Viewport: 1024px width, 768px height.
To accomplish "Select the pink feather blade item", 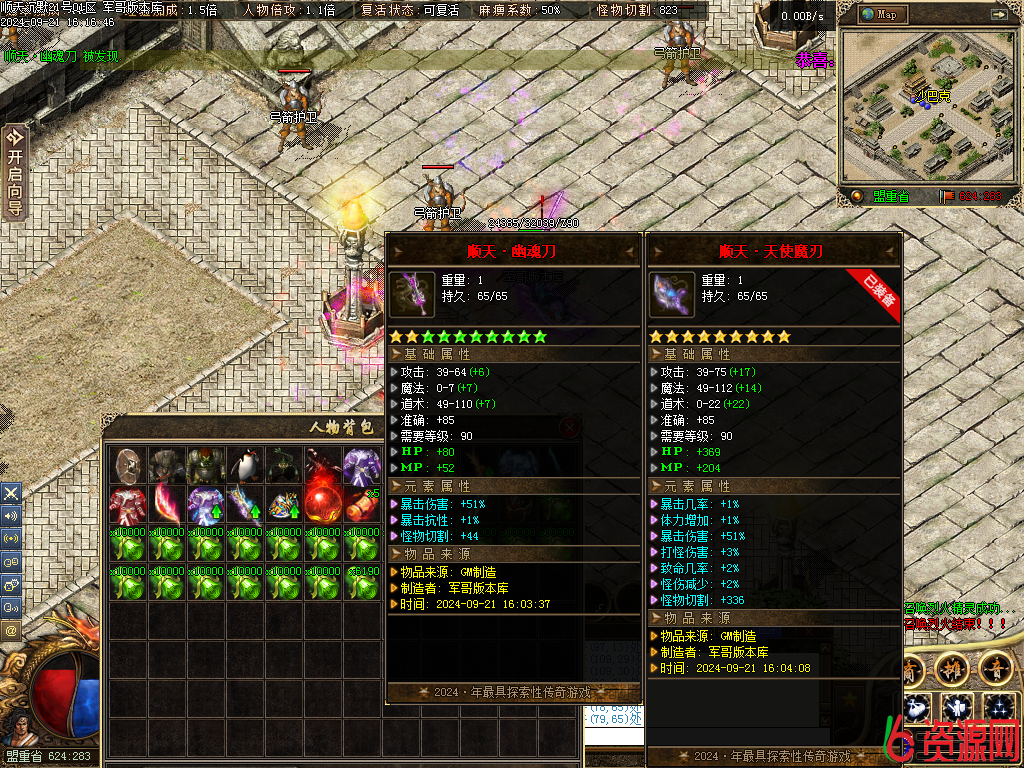I will point(167,504).
